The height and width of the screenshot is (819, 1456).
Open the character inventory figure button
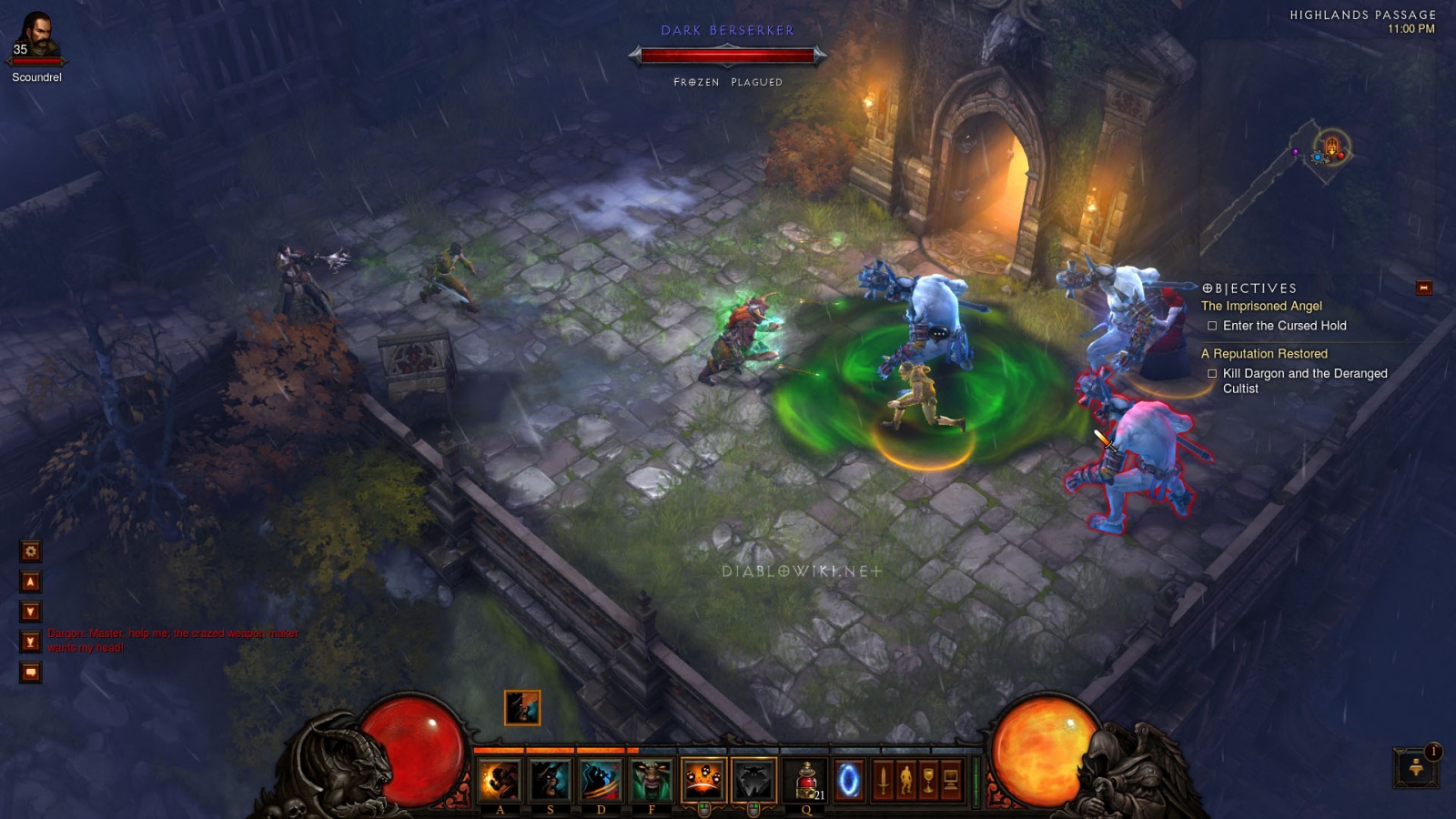click(905, 781)
